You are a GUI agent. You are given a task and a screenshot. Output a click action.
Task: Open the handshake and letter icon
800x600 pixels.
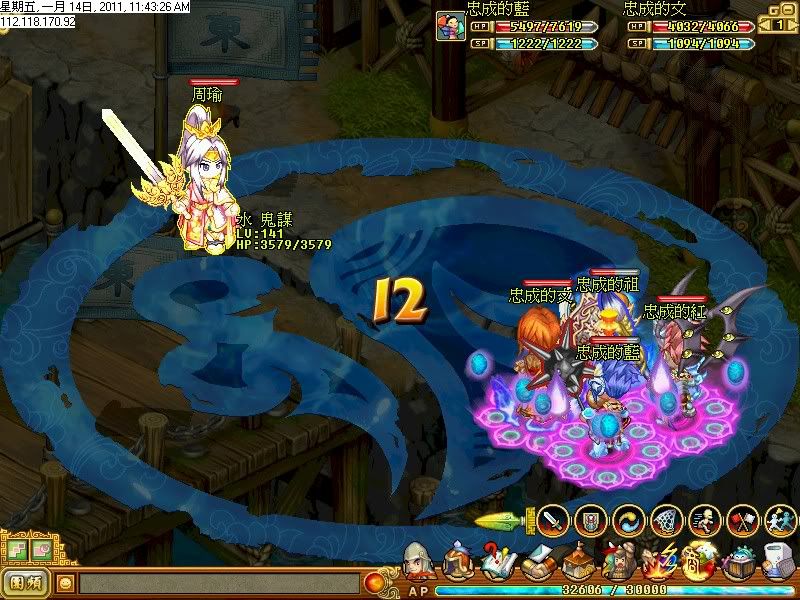pos(536,562)
